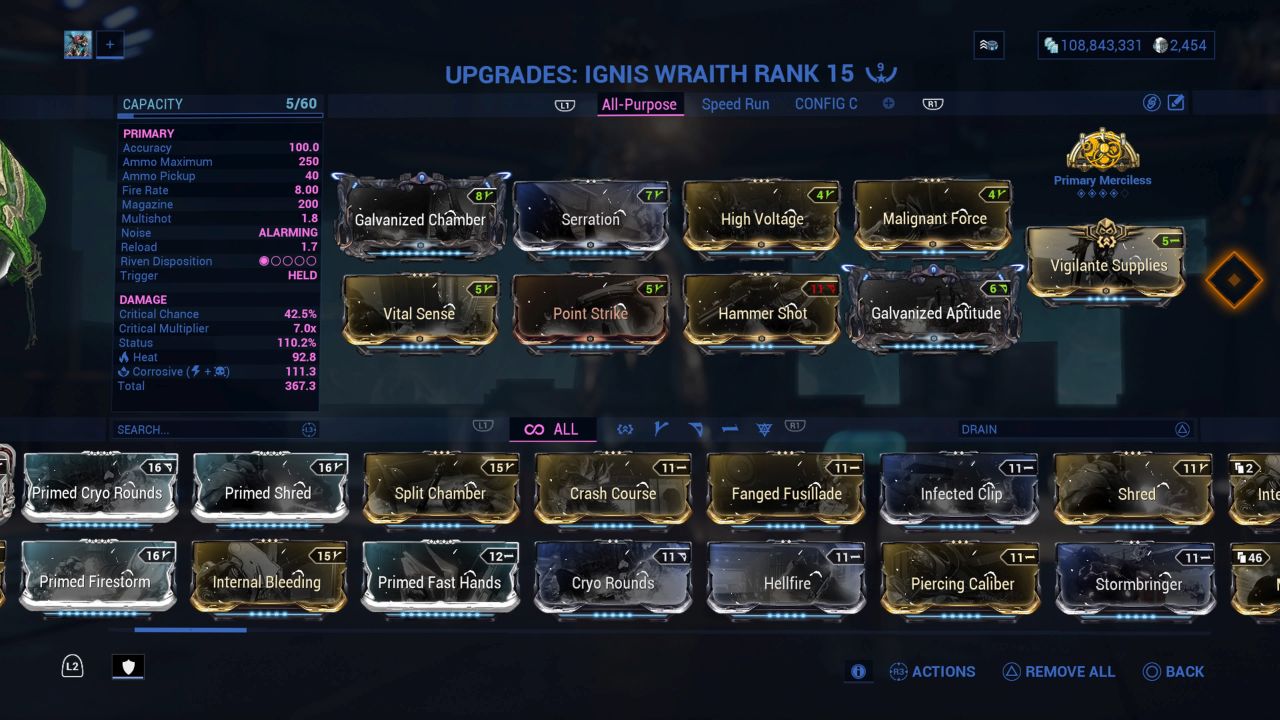Select the triple-triangle Umbra polarity filter

click(x=765, y=428)
